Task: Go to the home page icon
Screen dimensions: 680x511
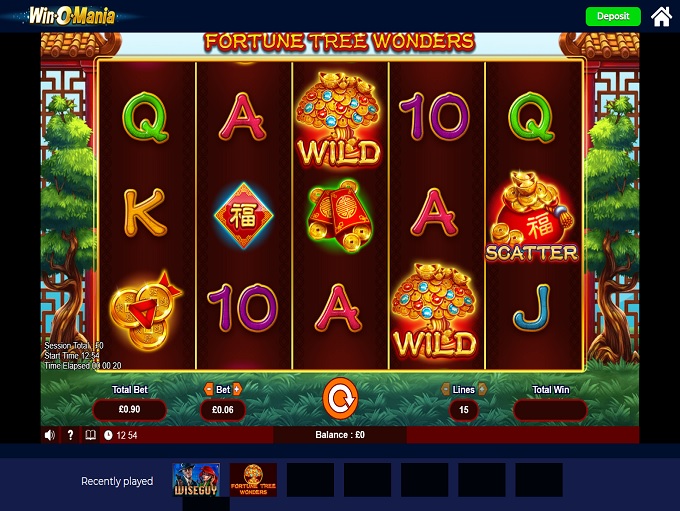Action: coord(661,16)
